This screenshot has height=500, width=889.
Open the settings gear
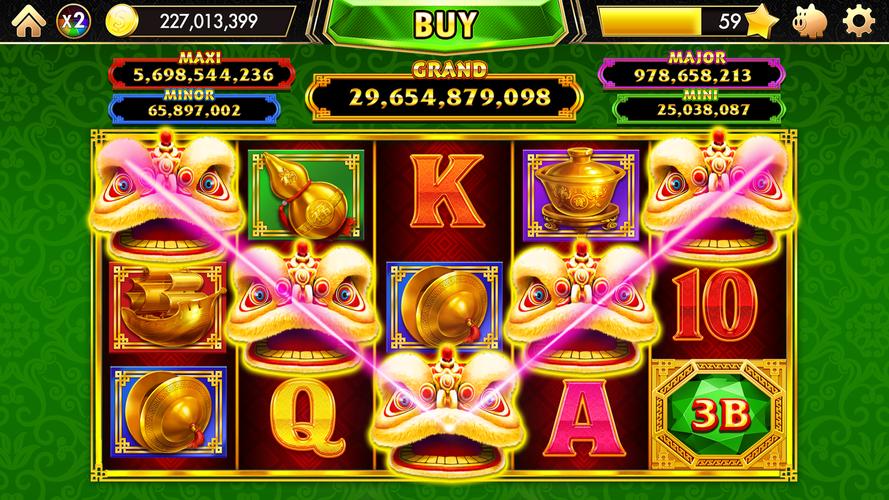859,20
